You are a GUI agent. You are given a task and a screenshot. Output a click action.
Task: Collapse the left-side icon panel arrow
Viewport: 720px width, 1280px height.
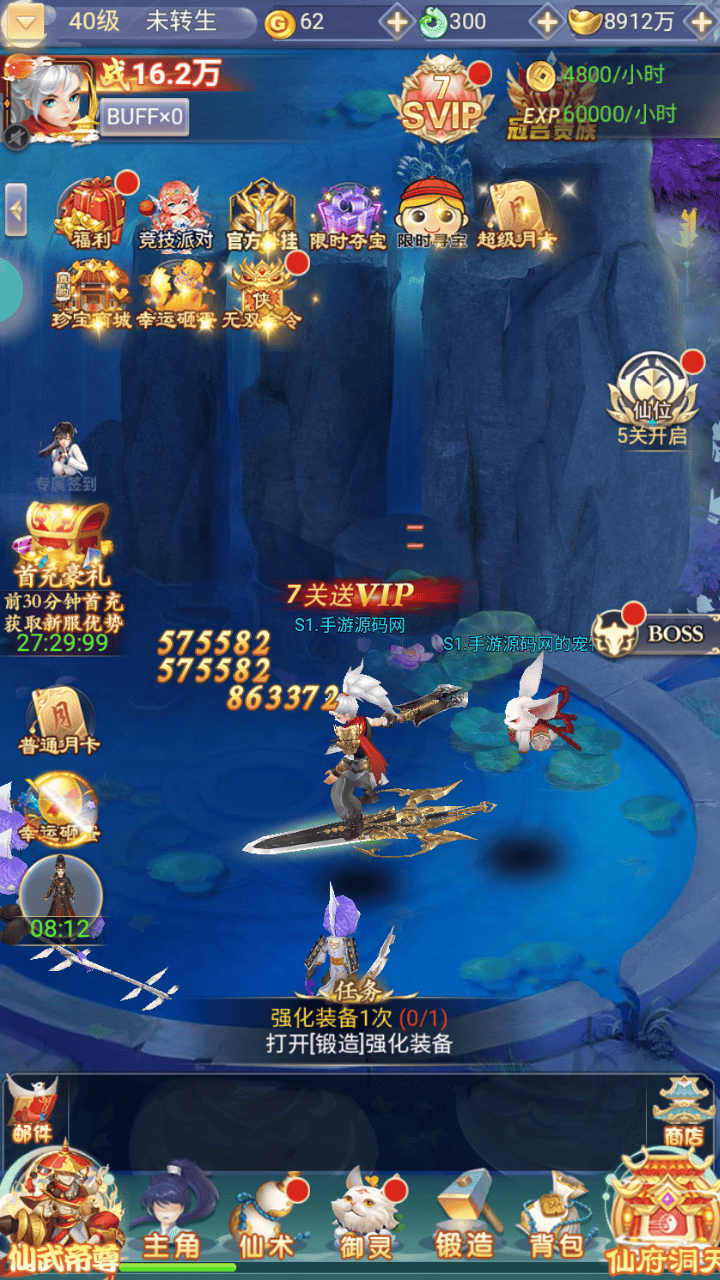(x=16, y=211)
